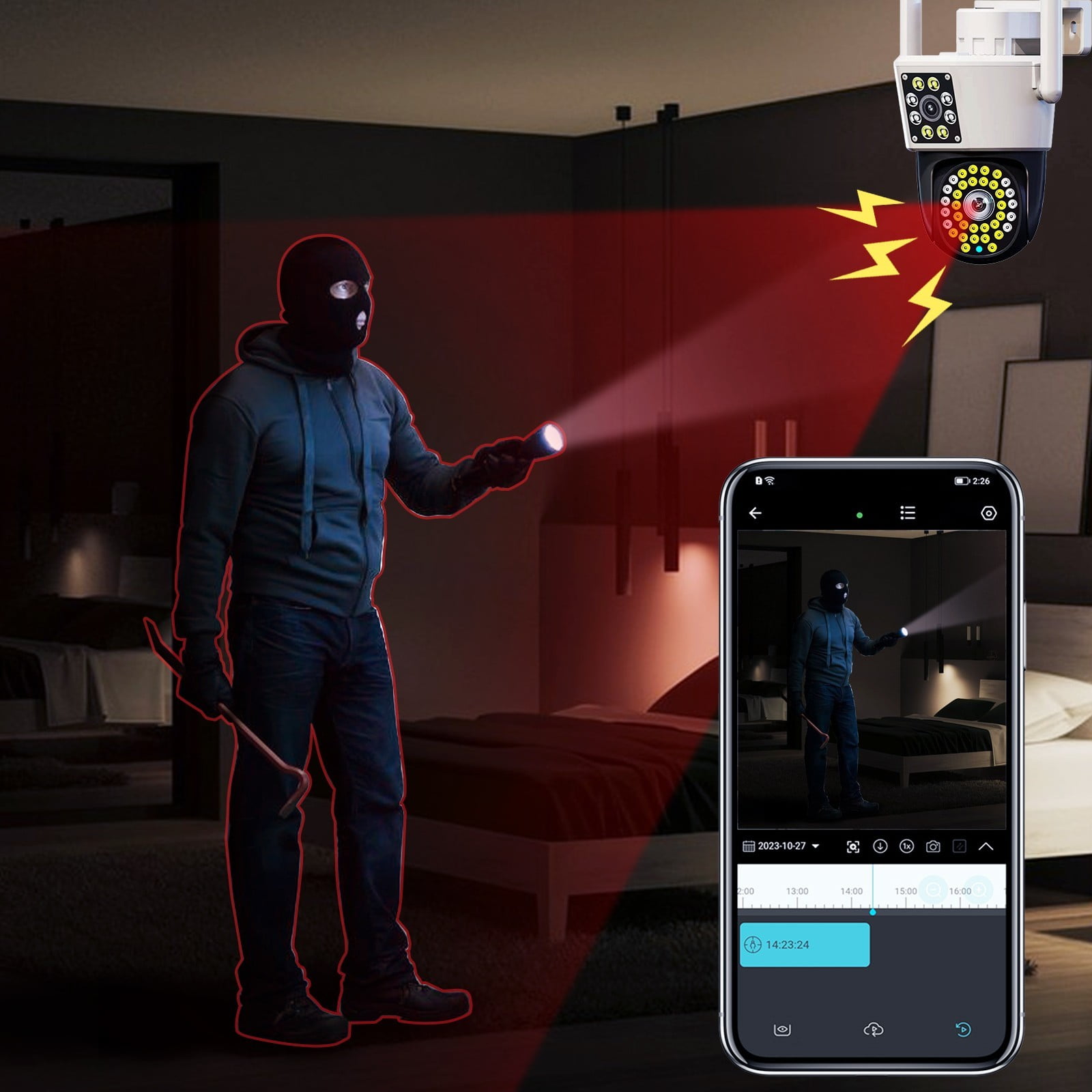Select the live view eye icon
Image resolution: width=1092 pixels, height=1092 pixels.
(x=782, y=1029)
